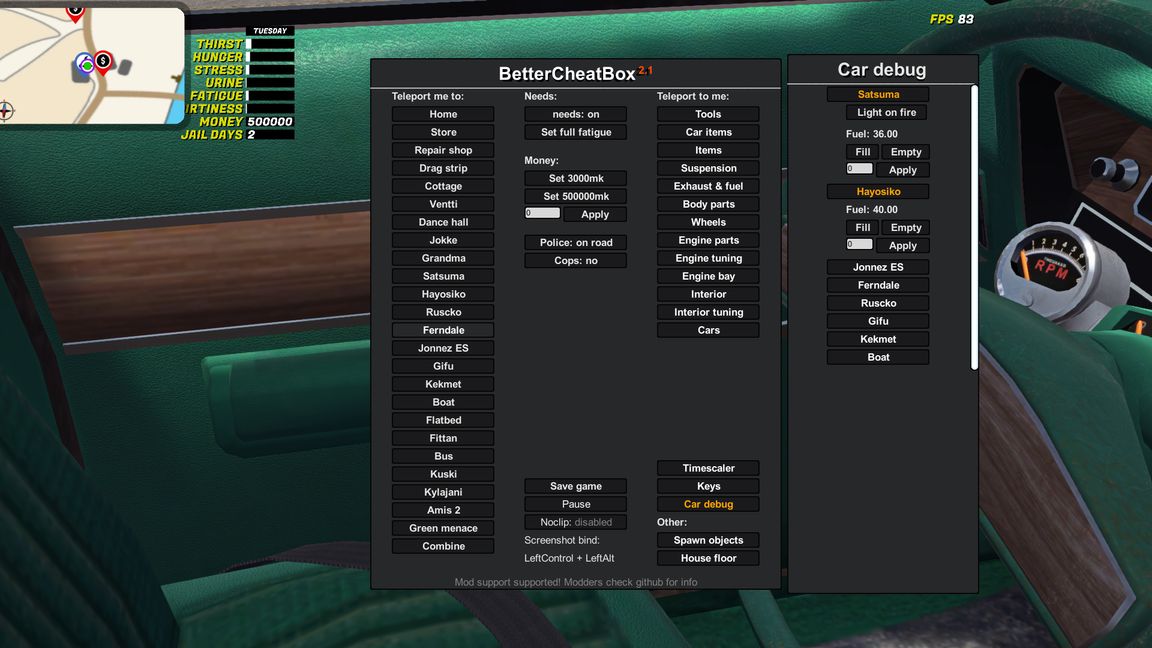The image size is (1152, 648).
Task: Set full fatigue
Action: coord(576,132)
